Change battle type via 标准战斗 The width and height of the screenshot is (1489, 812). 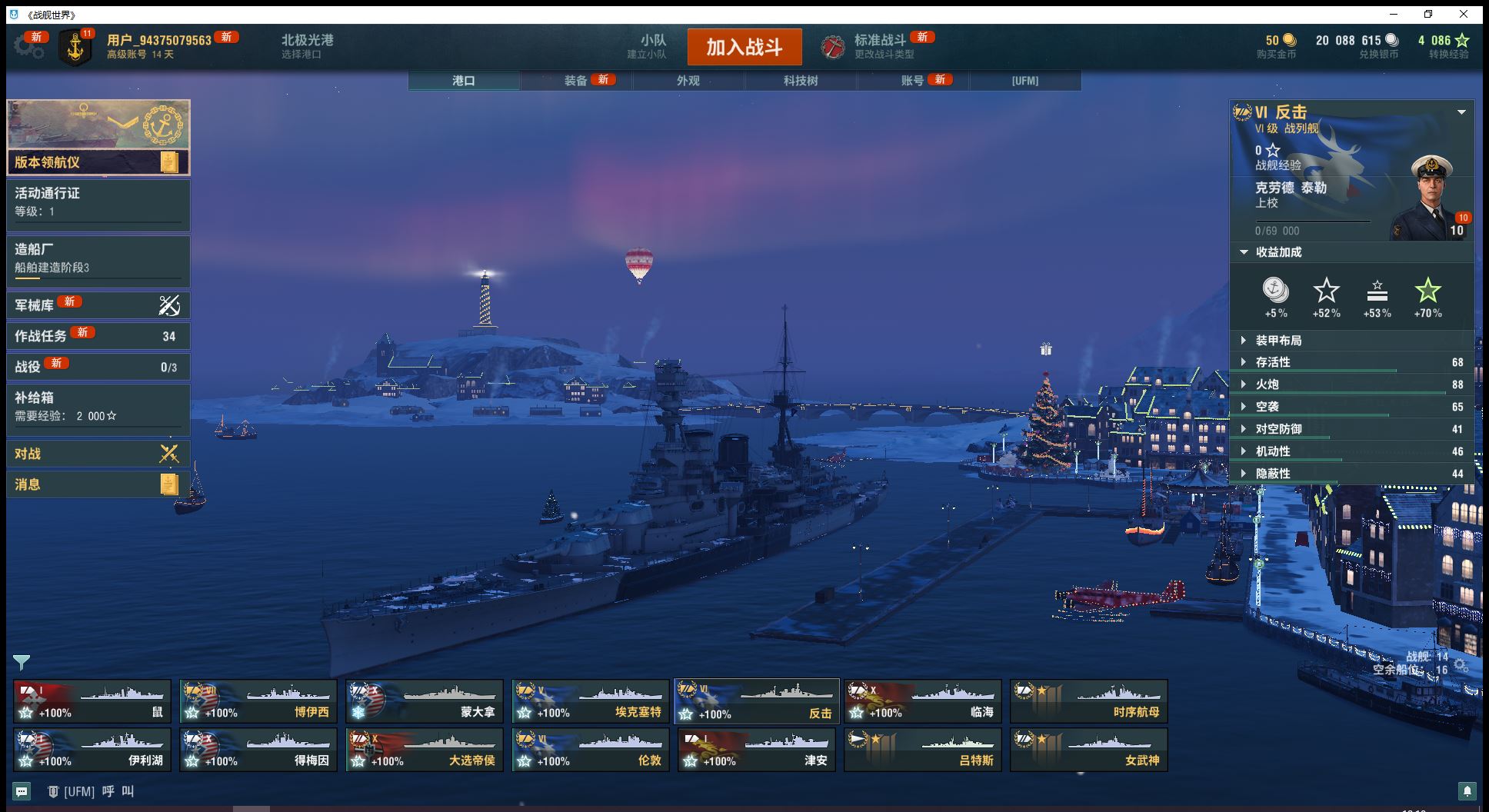pyautogui.click(x=879, y=46)
